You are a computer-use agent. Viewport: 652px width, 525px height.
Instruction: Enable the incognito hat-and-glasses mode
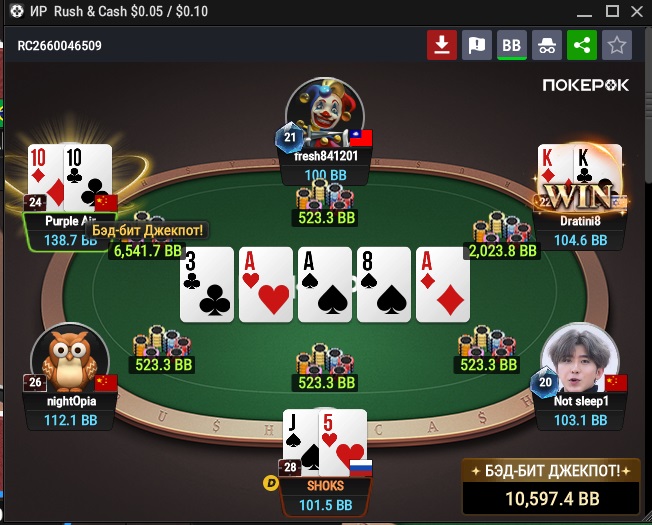click(546, 45)
